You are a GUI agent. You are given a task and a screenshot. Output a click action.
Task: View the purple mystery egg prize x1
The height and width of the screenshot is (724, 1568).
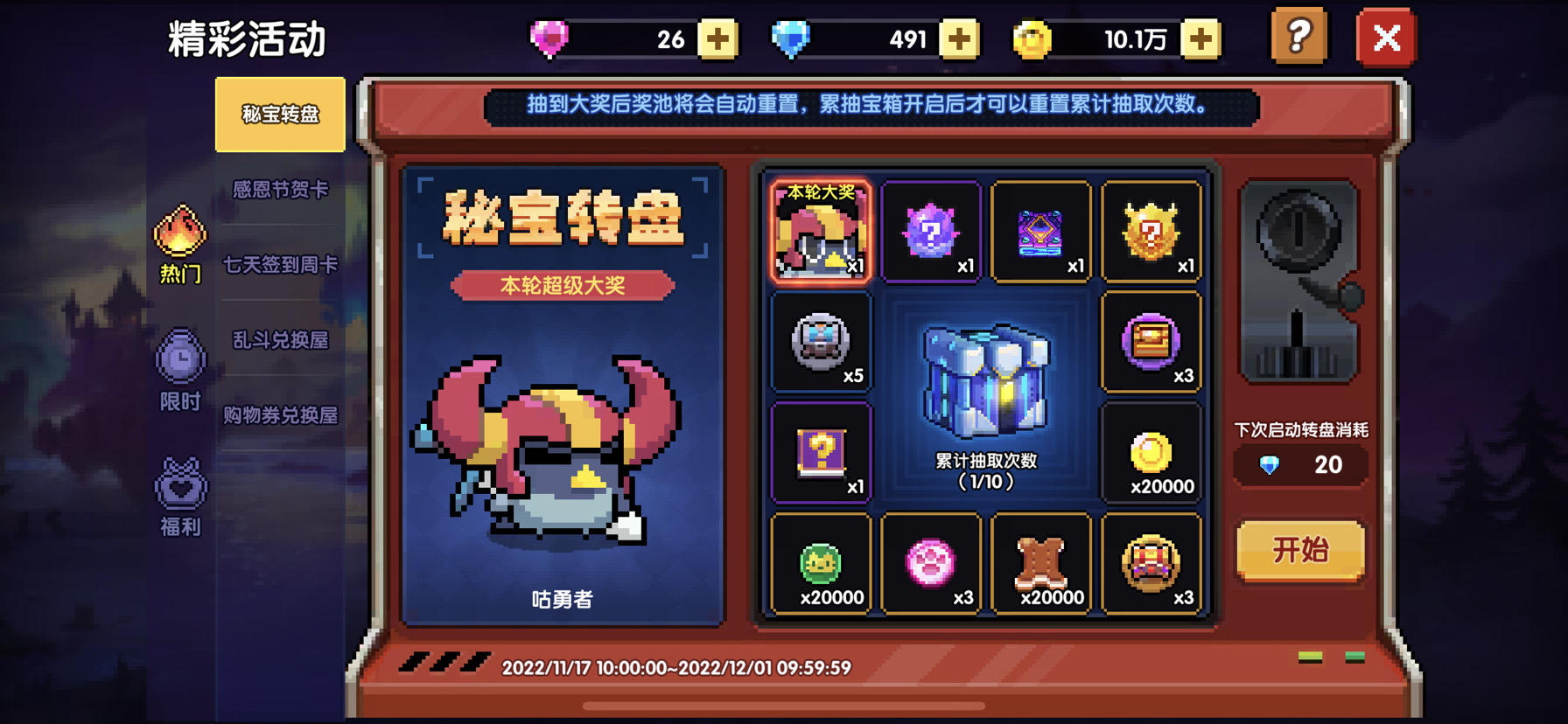[931, 231]
